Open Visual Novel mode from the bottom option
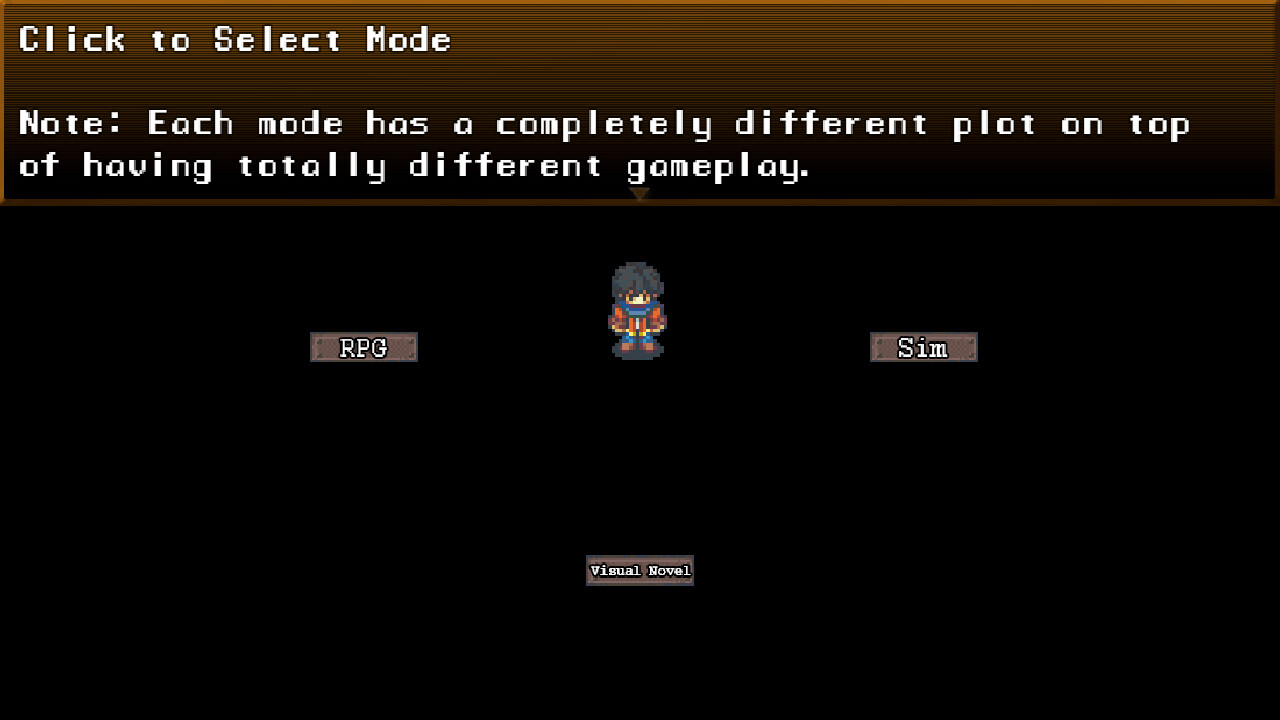 [x=639, y=570]
